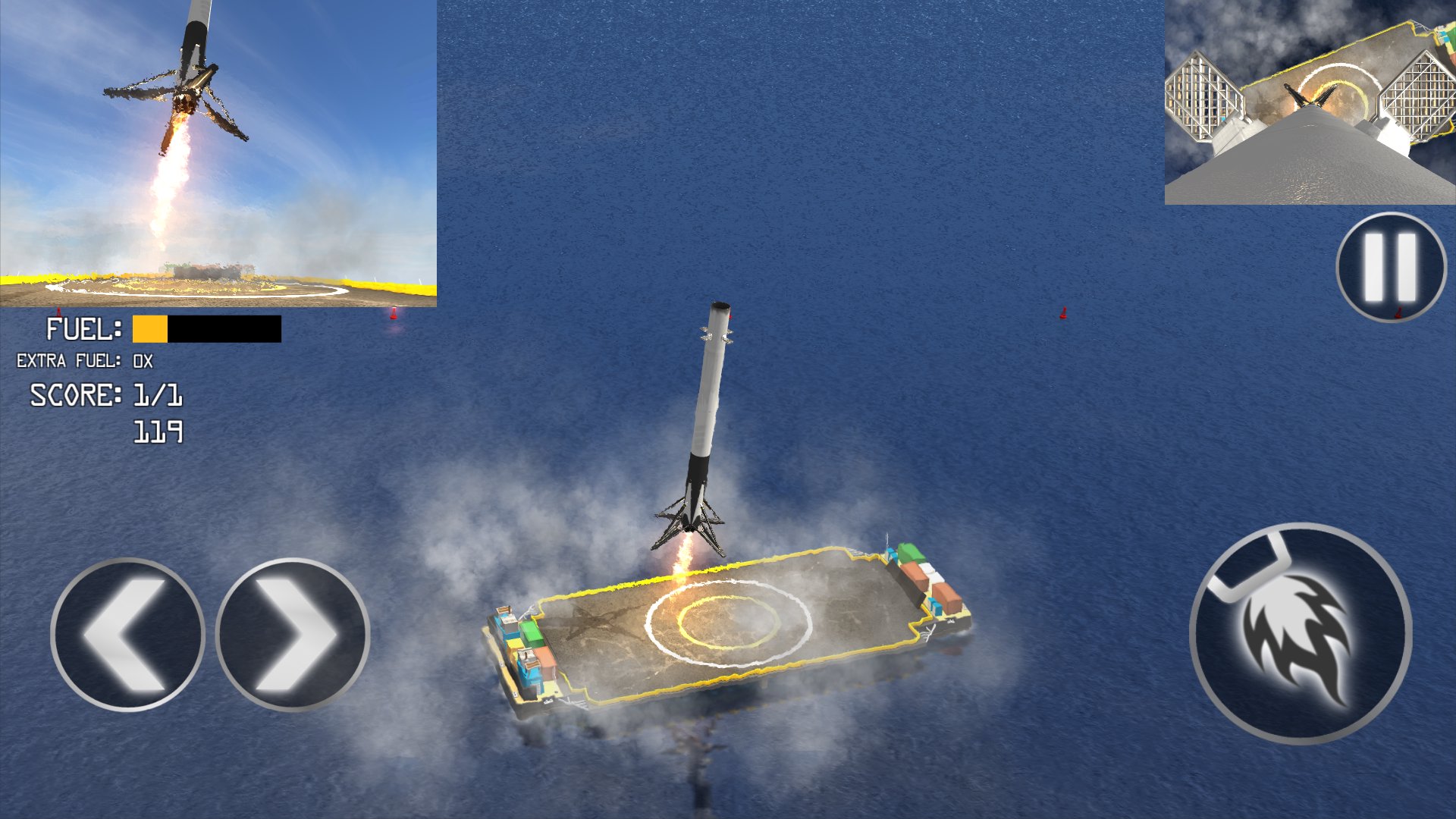The image size is (1456, 819).
Task: Click the score value 119
Action: click(159, 432)
